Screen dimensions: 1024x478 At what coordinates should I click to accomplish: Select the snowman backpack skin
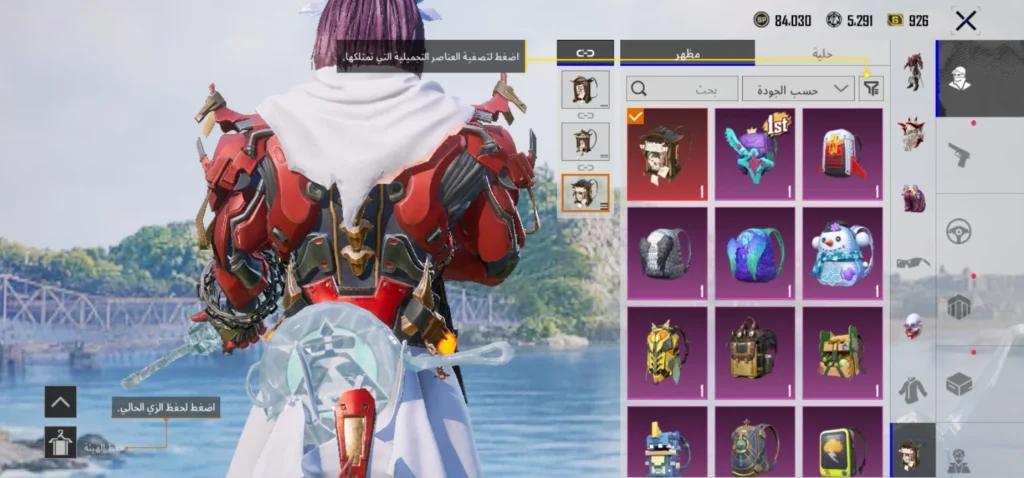pos(842,253)
